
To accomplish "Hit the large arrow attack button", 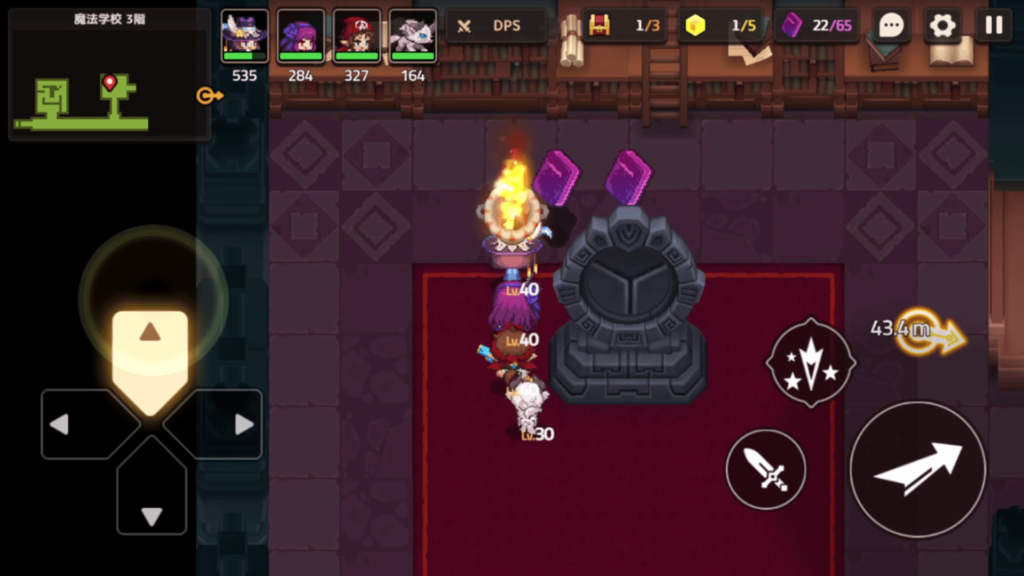I will pos(917,469).
